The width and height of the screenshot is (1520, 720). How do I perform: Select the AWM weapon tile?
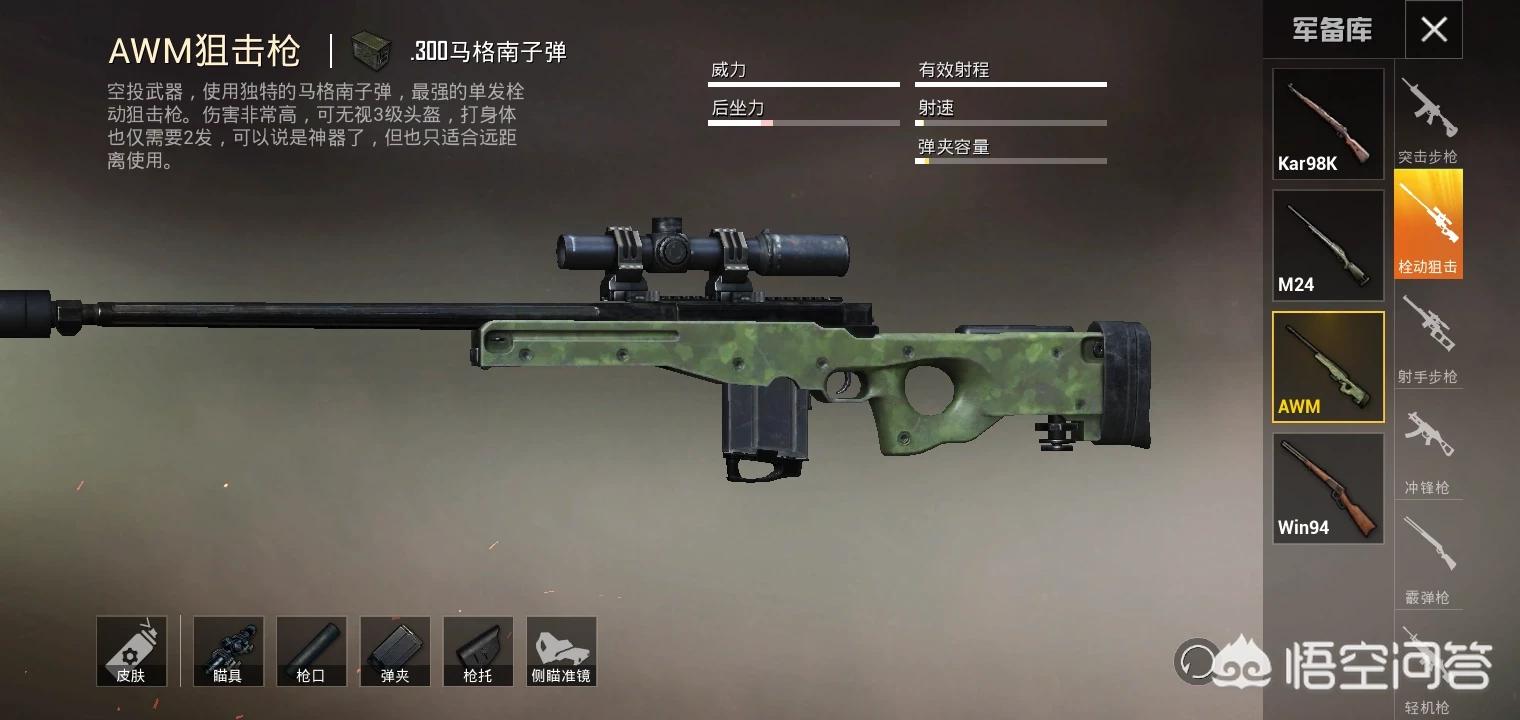1328,367
